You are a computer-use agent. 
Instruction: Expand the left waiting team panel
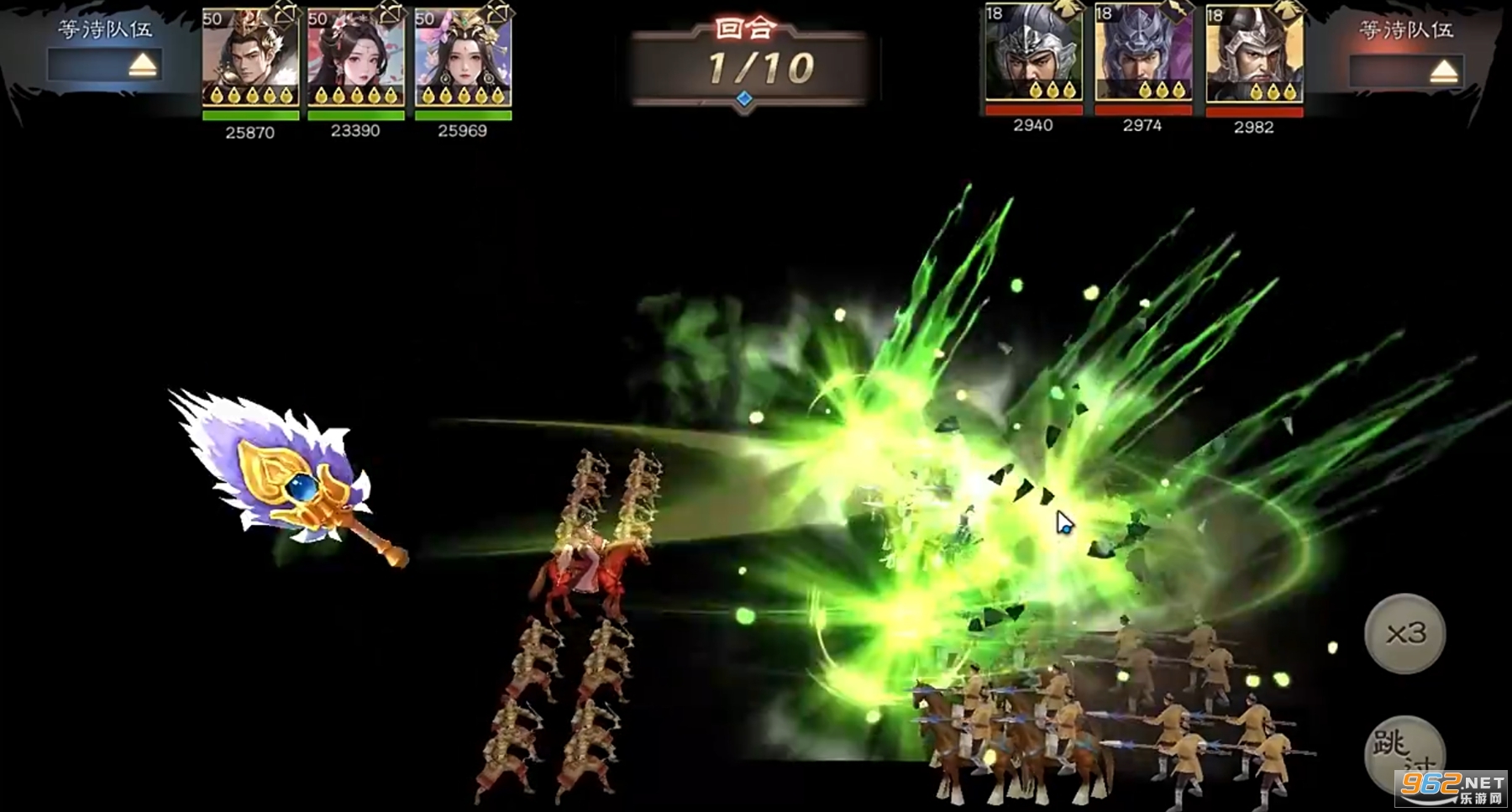(142, 65)
